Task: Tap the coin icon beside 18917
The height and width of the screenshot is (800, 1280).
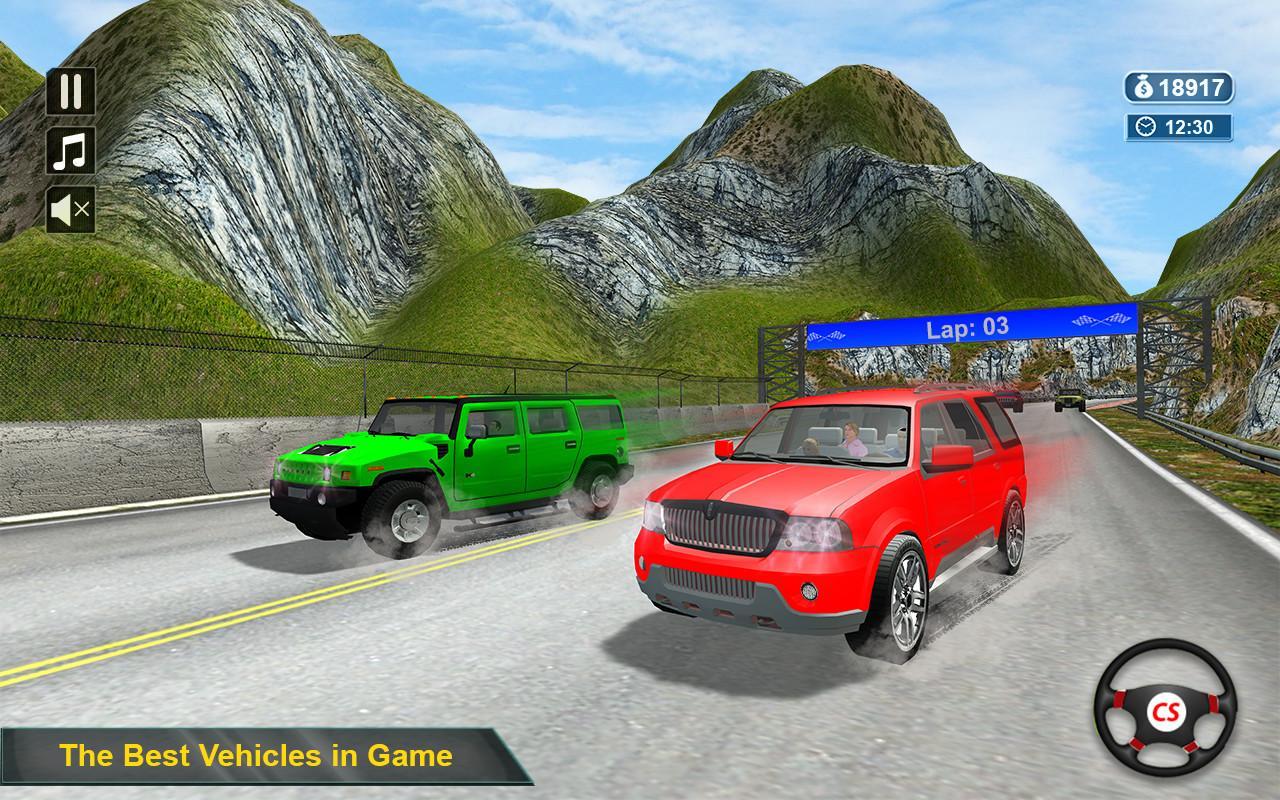Action: (x=1143, y=88)
